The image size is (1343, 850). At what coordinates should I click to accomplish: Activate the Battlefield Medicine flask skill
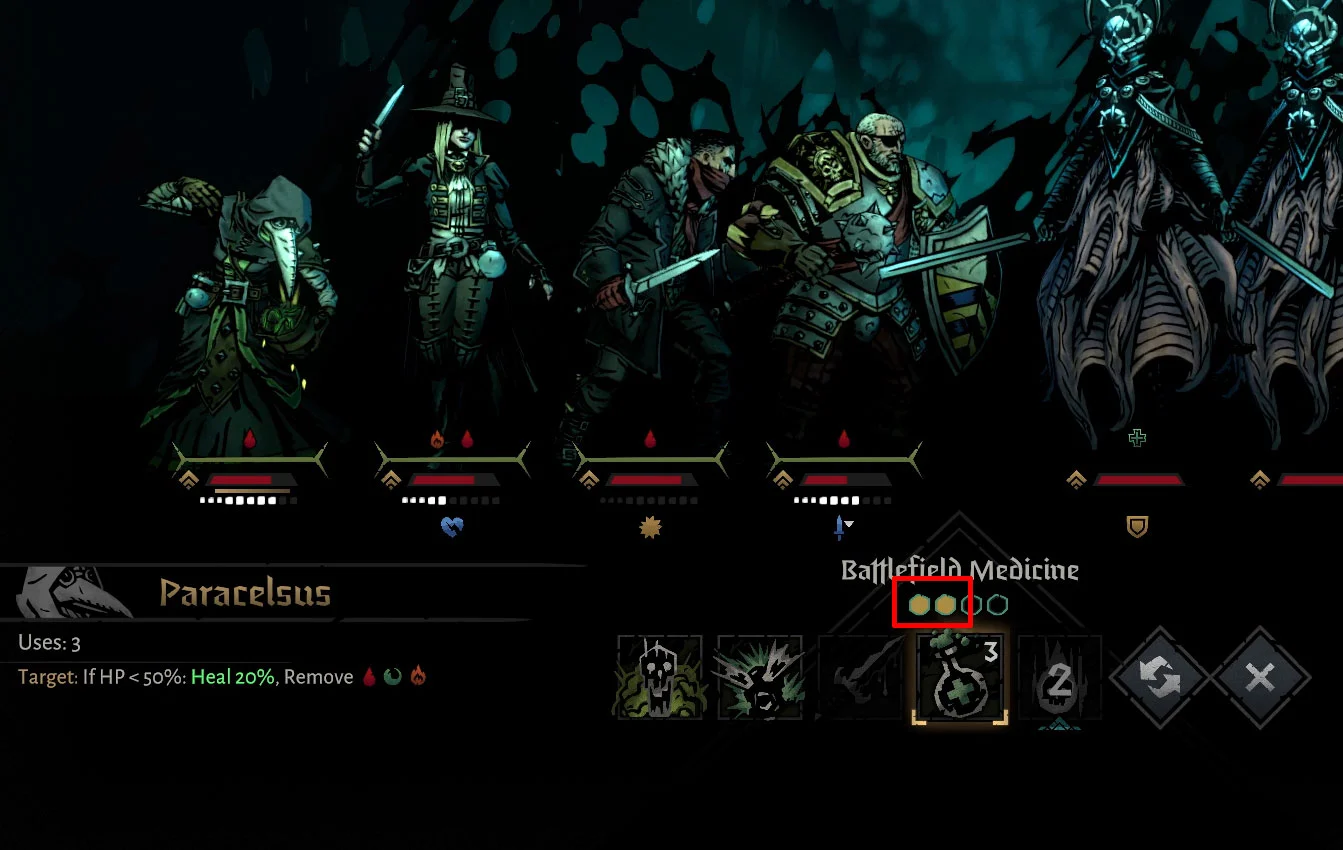point(960,678)
